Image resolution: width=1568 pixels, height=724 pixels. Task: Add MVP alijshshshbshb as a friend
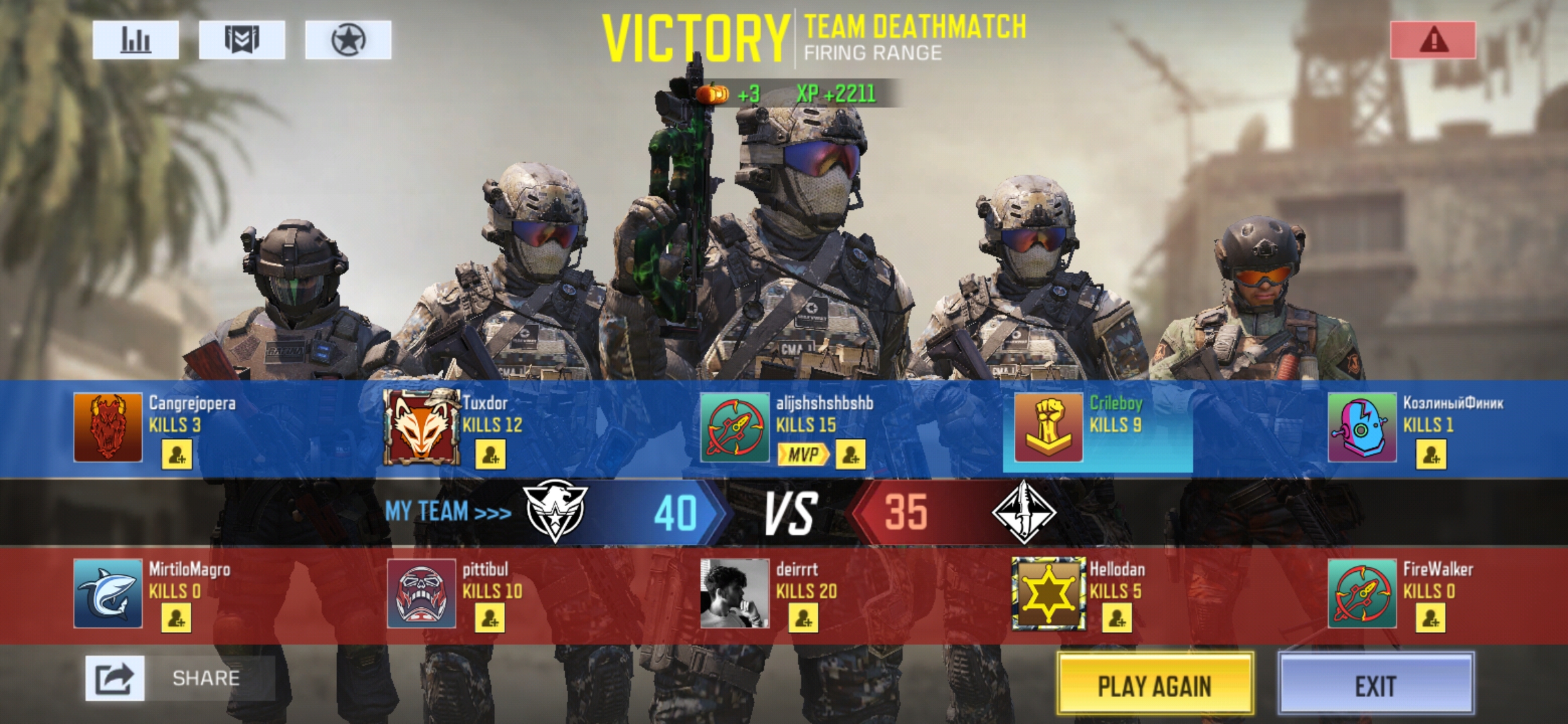point(850,455)
